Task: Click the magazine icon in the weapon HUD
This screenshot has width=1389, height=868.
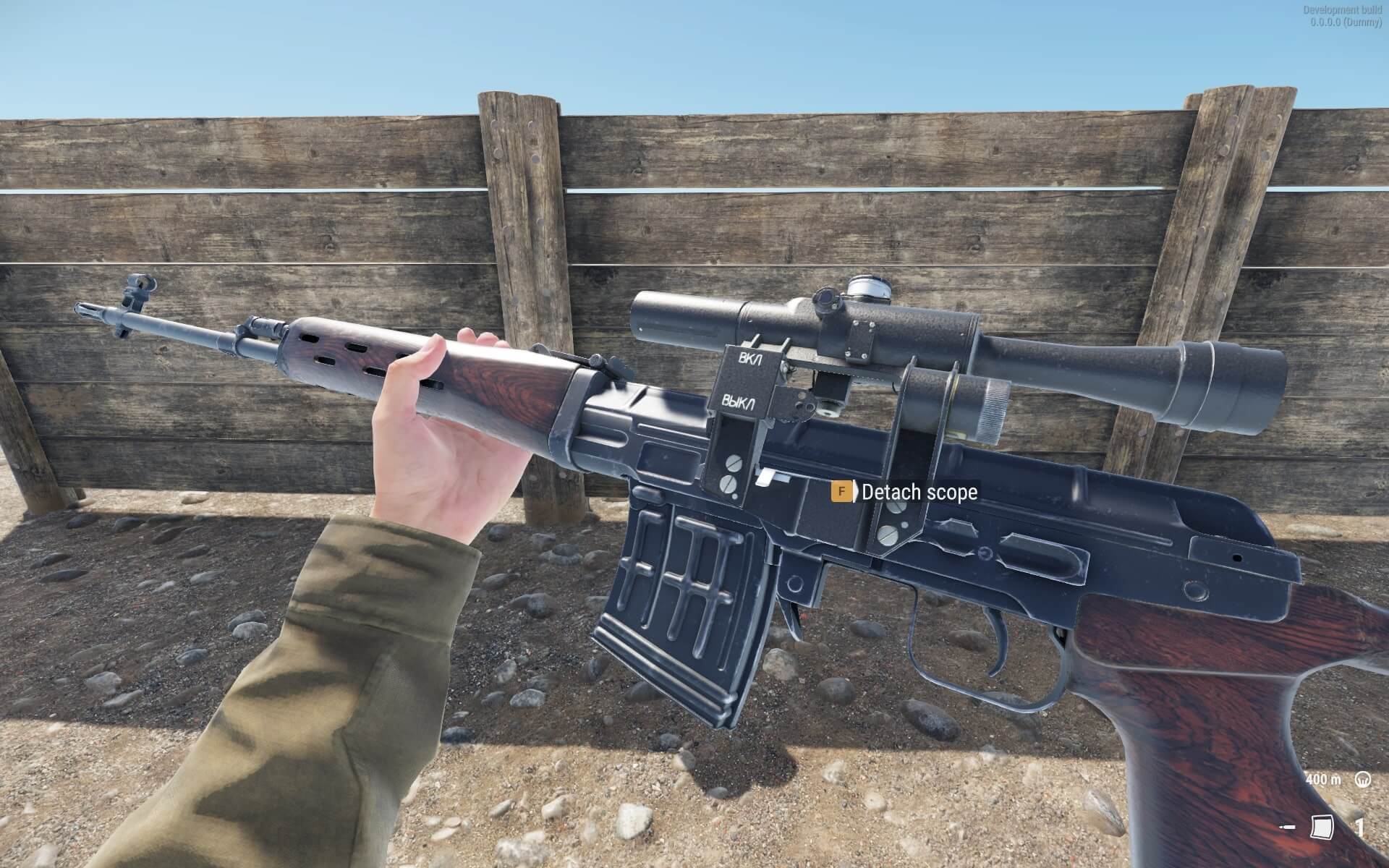Action: pos(1322,827)
